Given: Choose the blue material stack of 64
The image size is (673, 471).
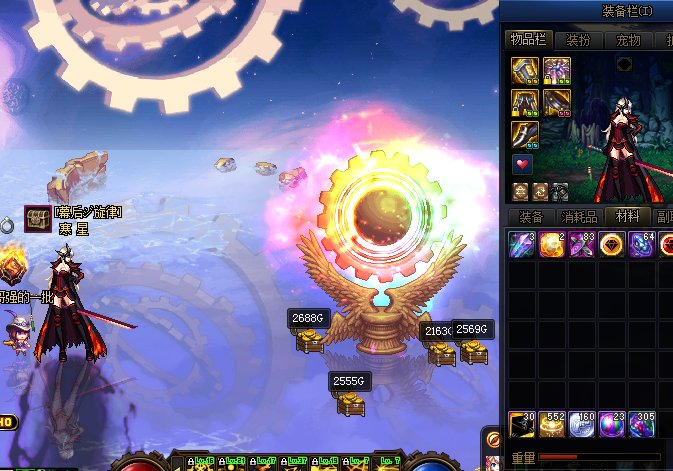Looking at the screenshot, I should [x=642, y=244].
